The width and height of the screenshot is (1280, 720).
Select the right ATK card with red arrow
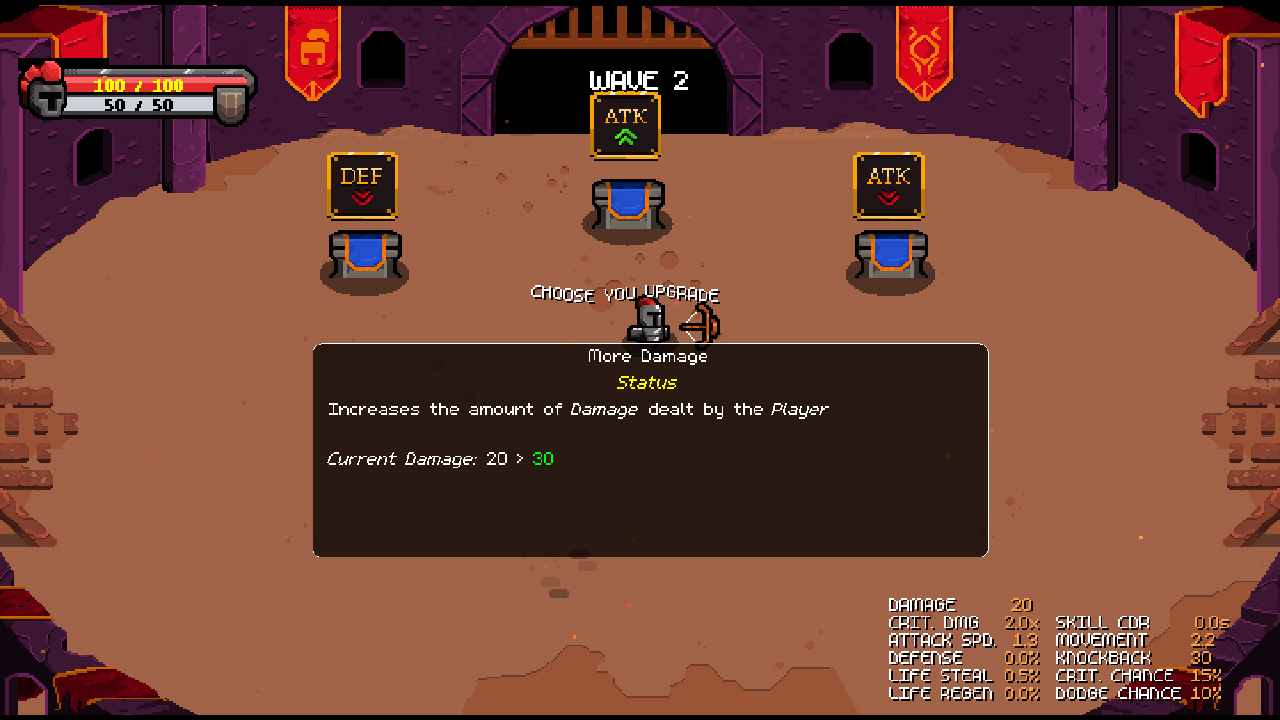tap(890, 187)
